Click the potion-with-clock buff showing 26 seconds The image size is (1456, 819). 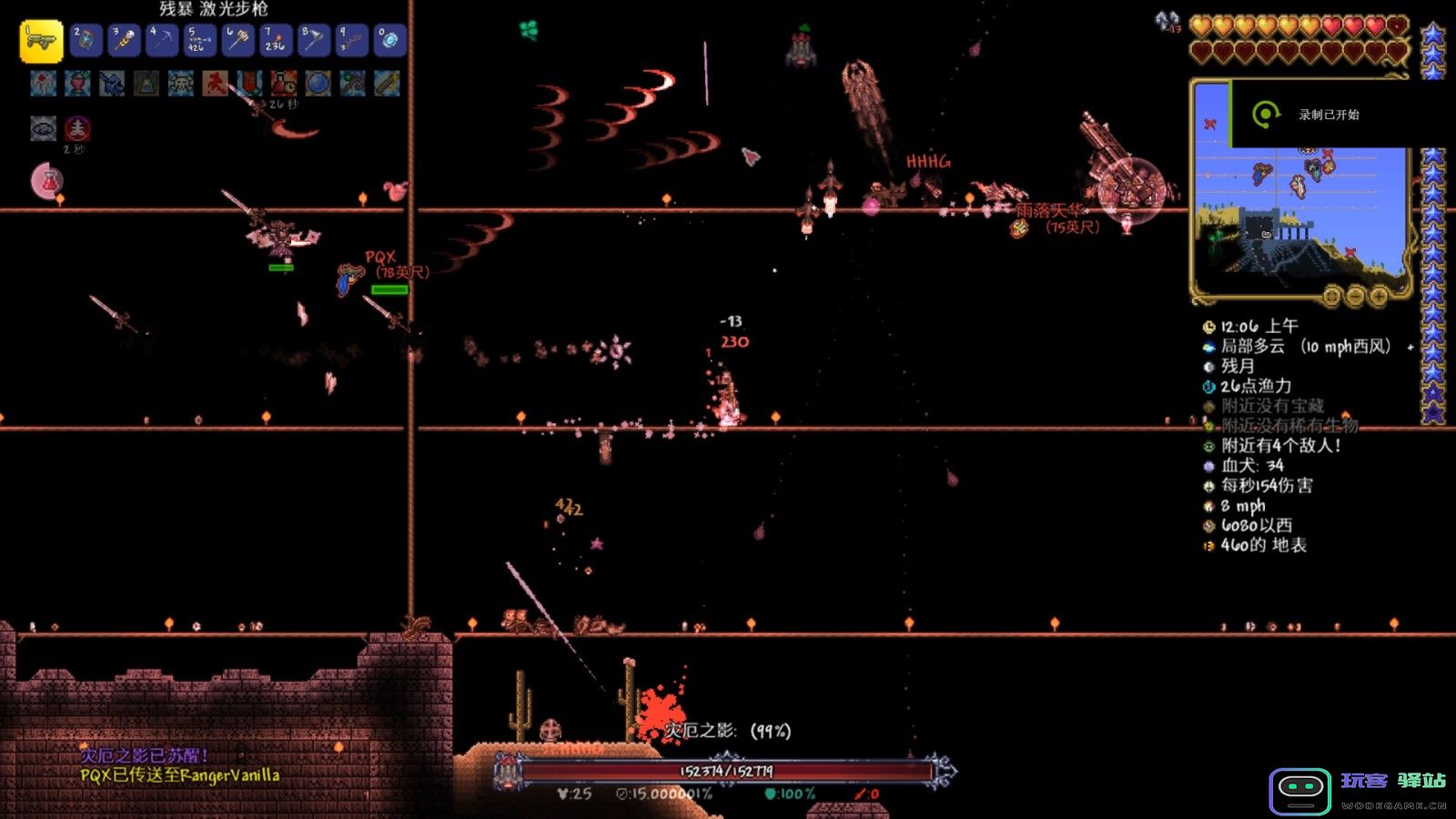pos(283,85)
